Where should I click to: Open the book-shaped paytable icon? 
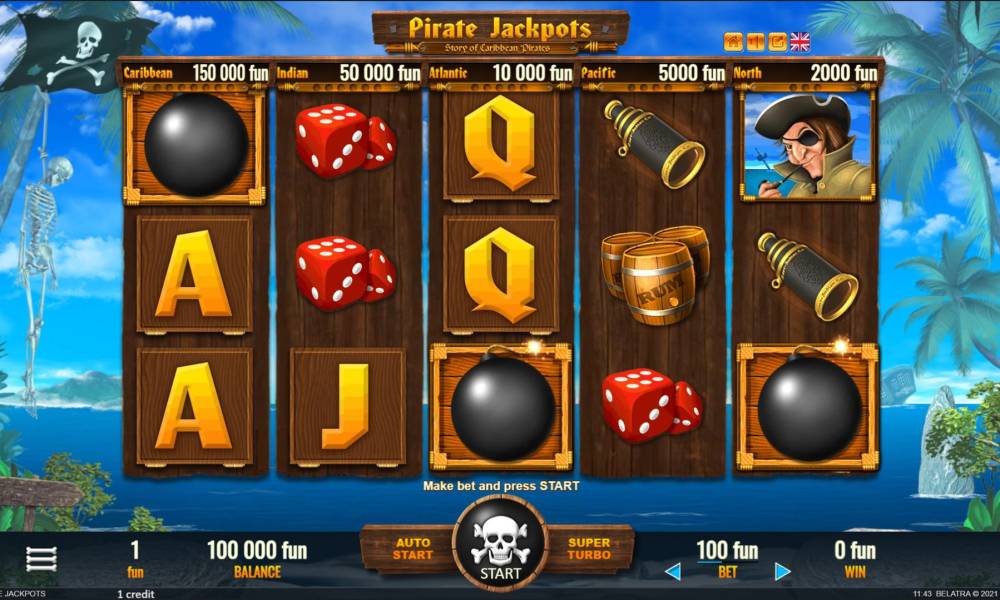pyautogui.click(x=755, y=42)
